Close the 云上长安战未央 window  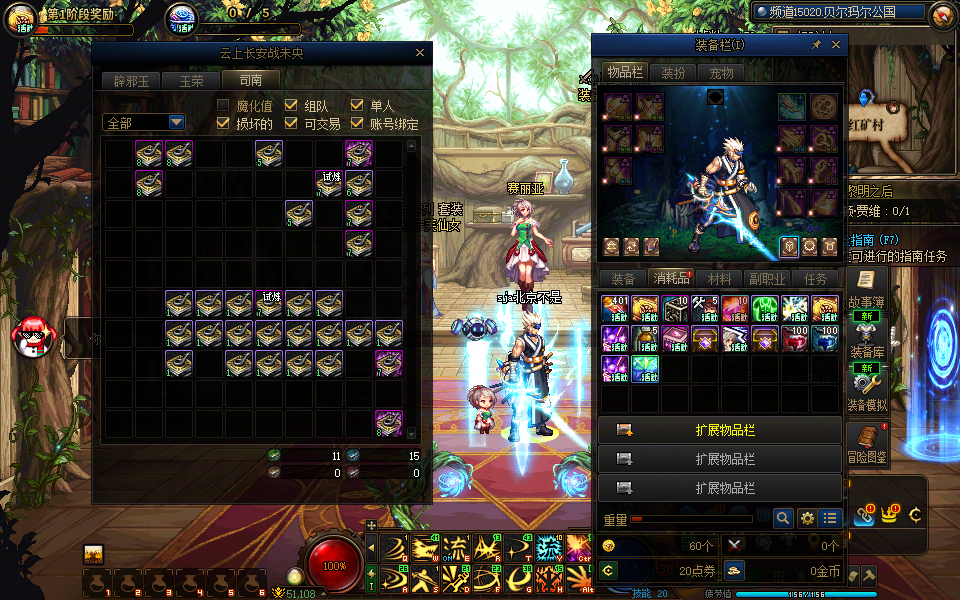coord(420,53)
